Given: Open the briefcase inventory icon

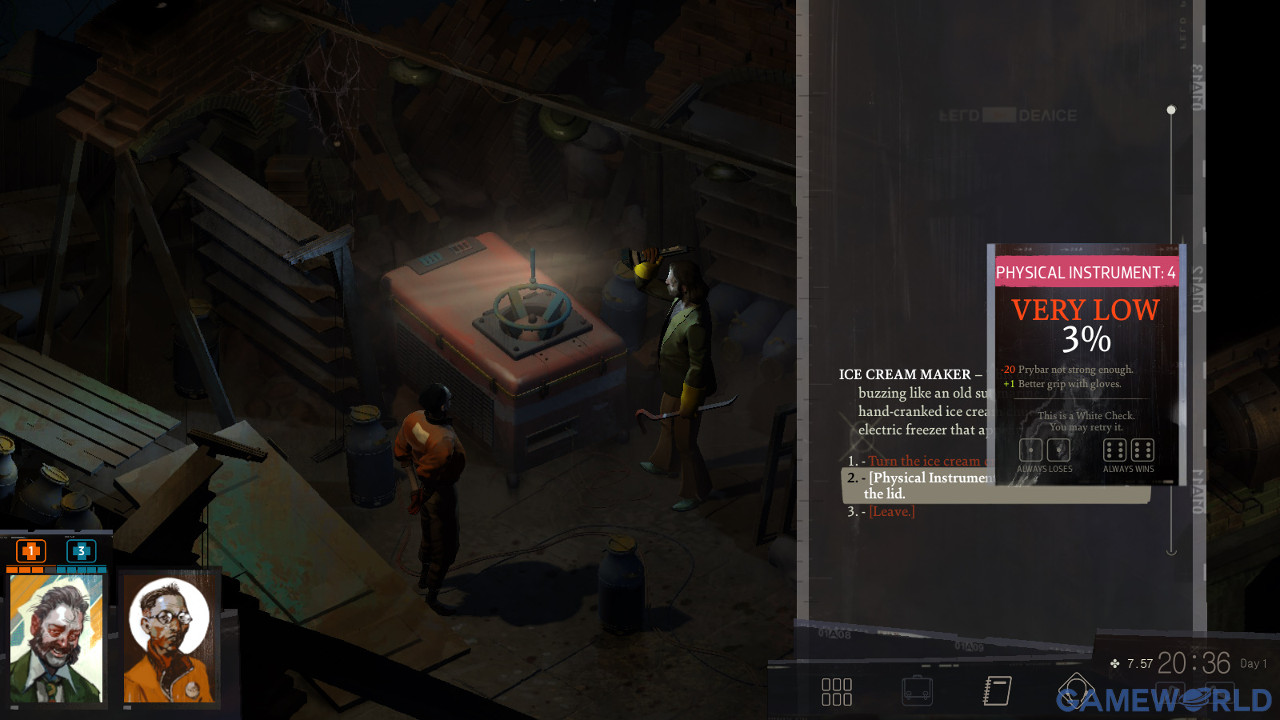Looking at the screenshot, I should tap(916, 691).
